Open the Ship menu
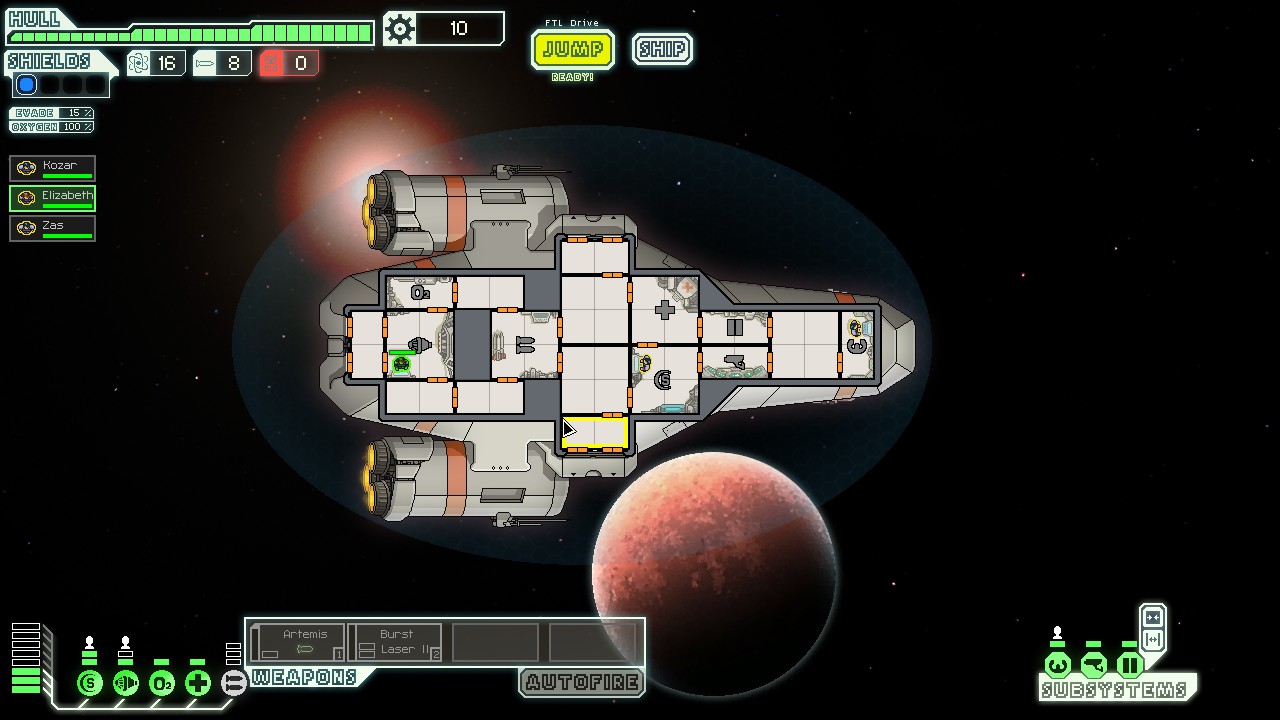 click(x=662, y=49)
